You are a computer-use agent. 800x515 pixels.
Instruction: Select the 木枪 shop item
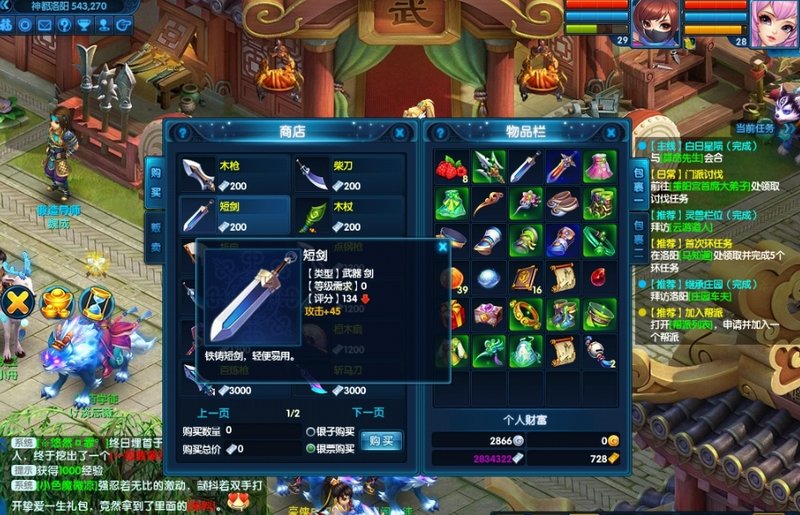[x=234, y=174]
